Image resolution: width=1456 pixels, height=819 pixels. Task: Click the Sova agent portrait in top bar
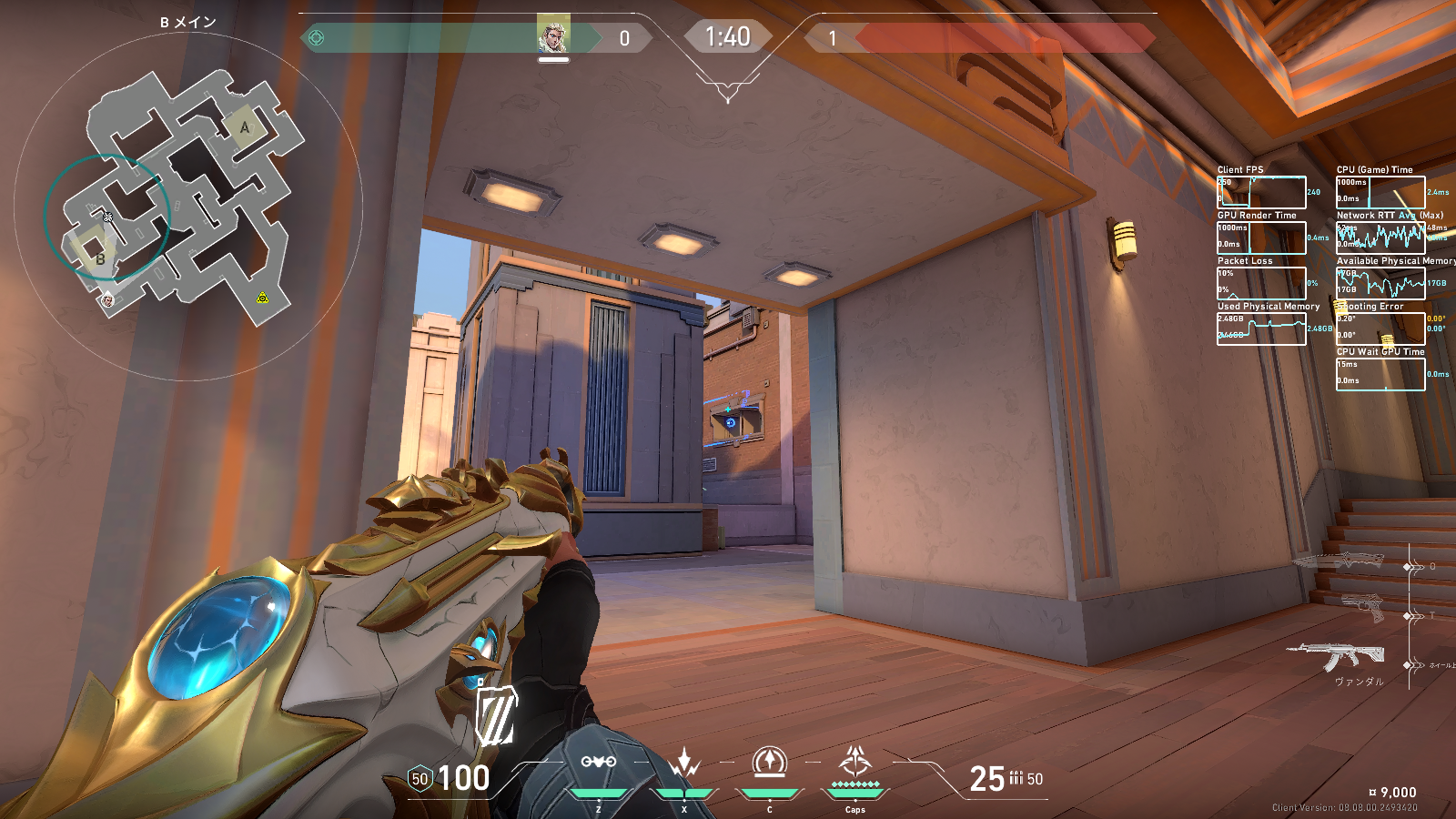point(553,36)
